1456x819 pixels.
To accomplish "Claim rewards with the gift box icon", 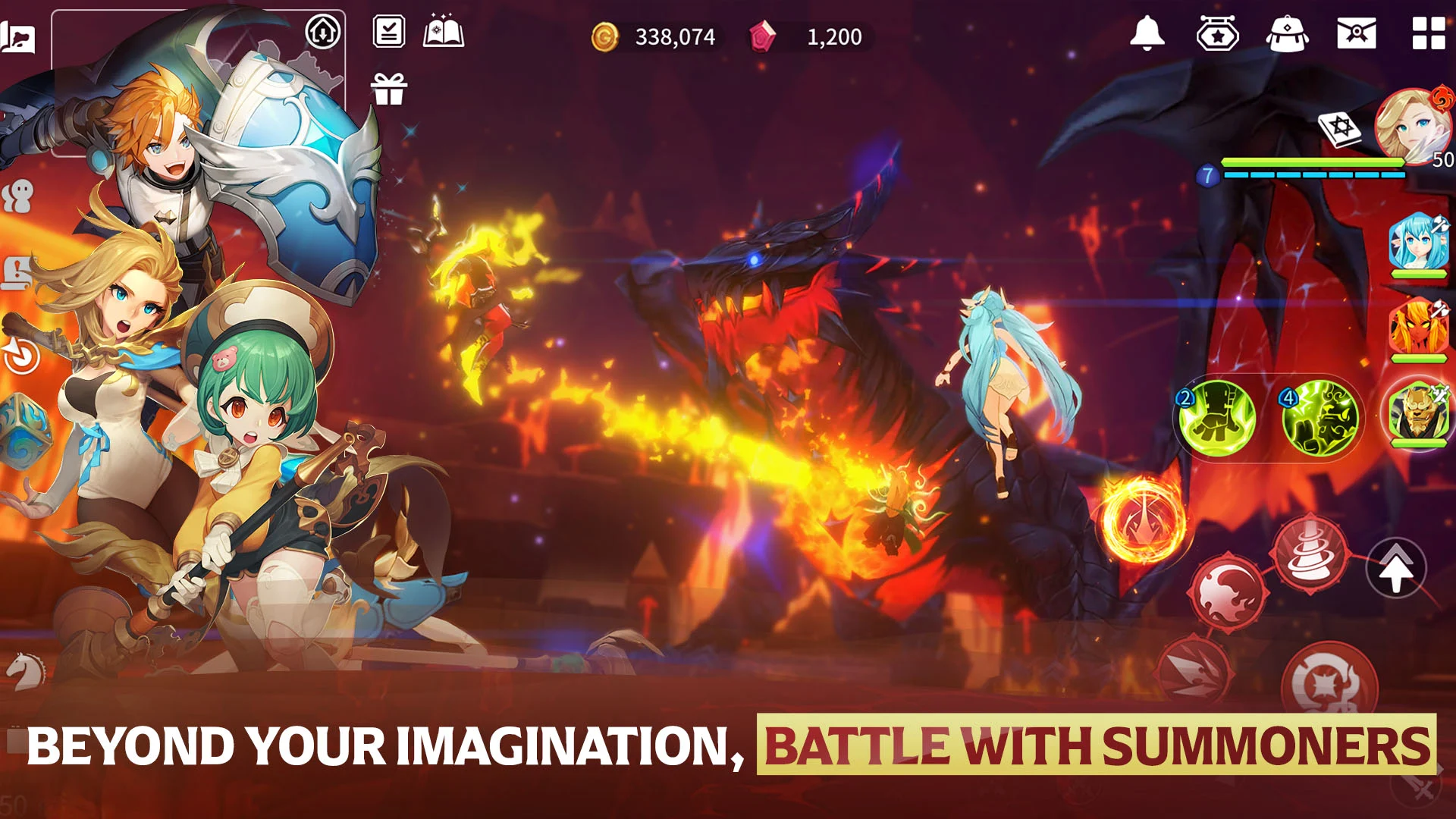I will click(389, 88).
